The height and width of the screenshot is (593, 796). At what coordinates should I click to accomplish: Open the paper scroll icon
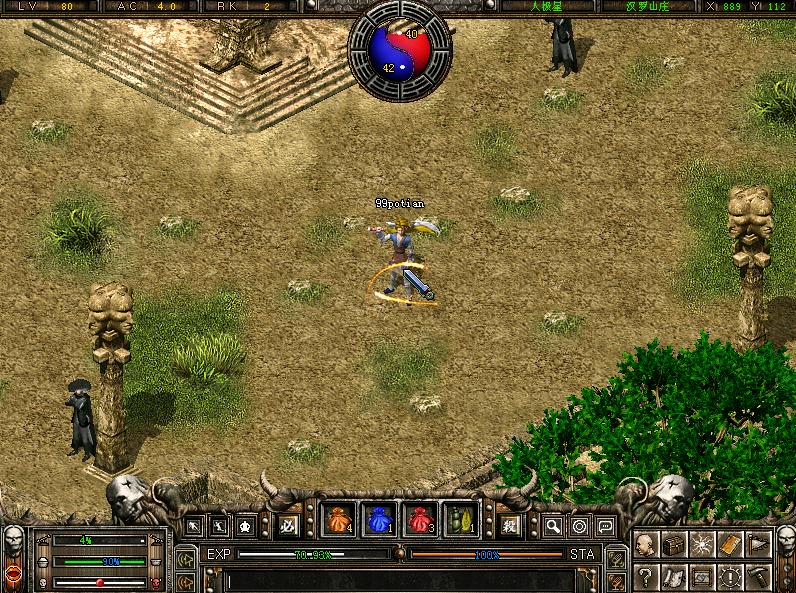click(x=673, y=576)
